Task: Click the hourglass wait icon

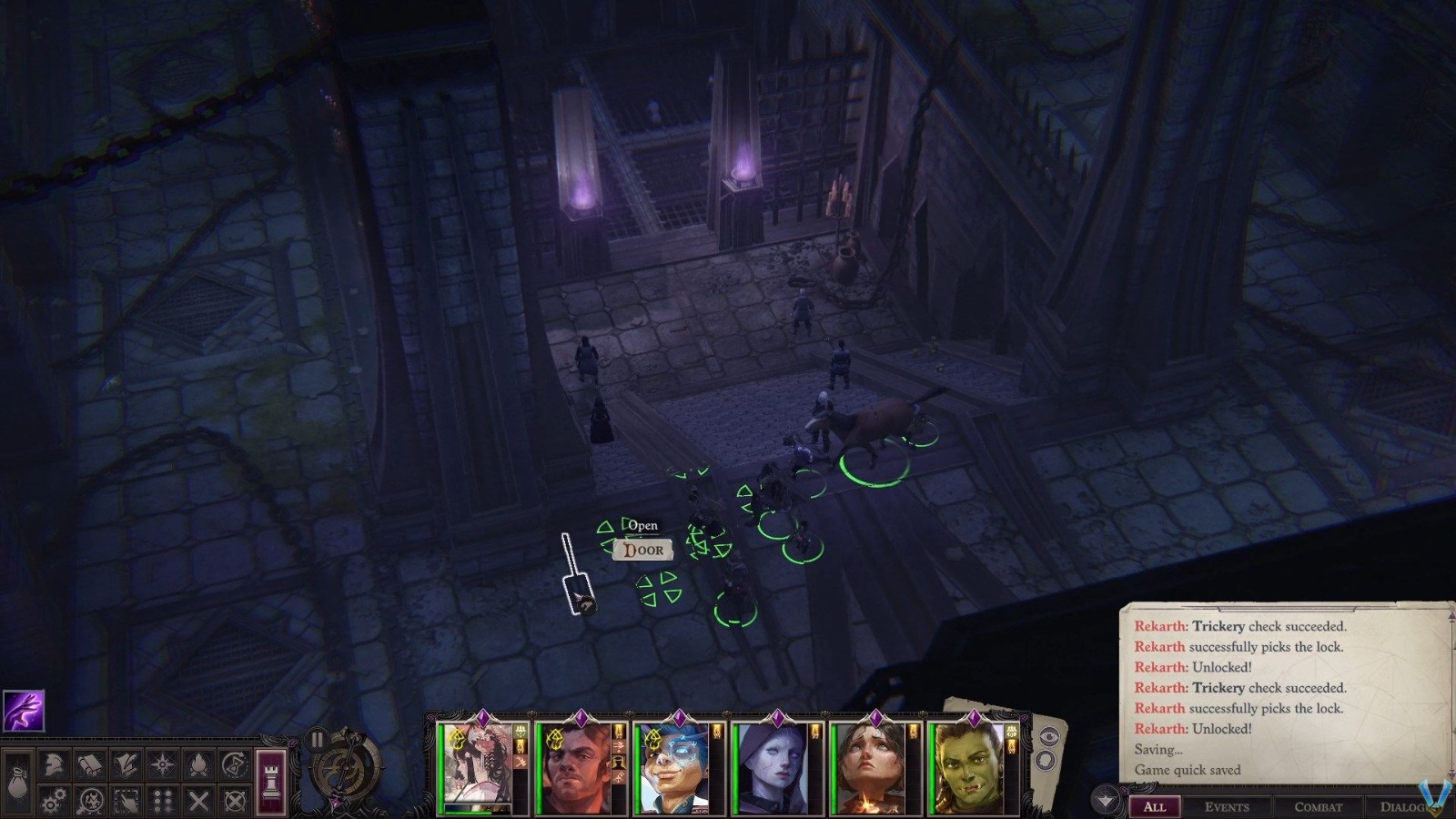Action: tap(235, 764)
